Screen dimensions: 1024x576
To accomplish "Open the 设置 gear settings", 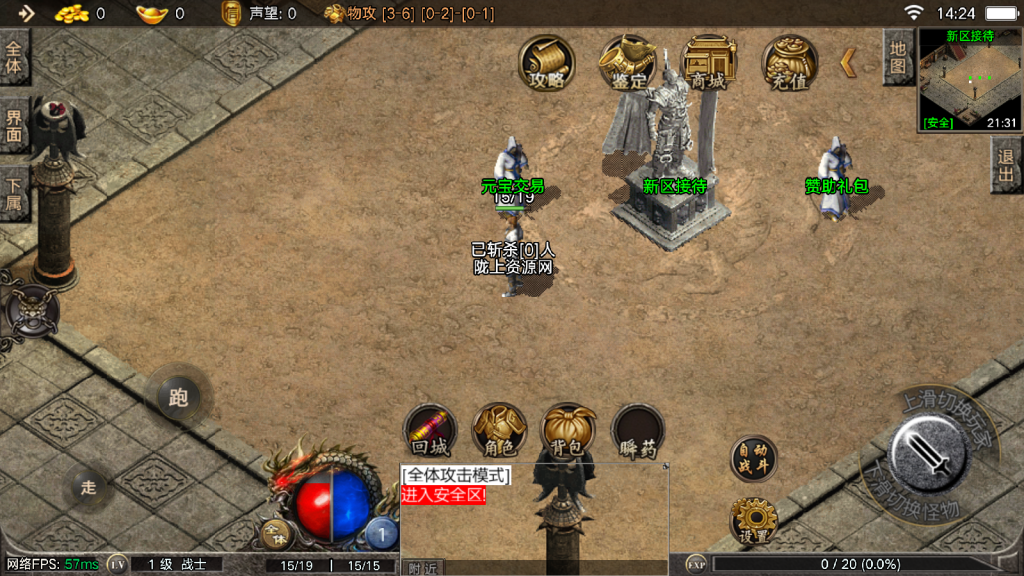I will [x=753, y=522].
